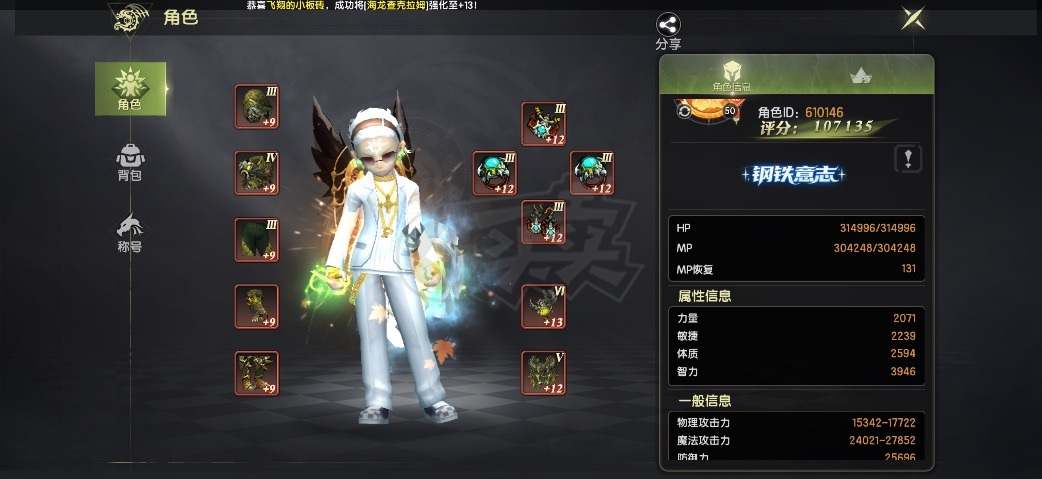Tap the circular refresh arrows icon
The width and height of the screenshot is (1042, 479).
(684, 111)
